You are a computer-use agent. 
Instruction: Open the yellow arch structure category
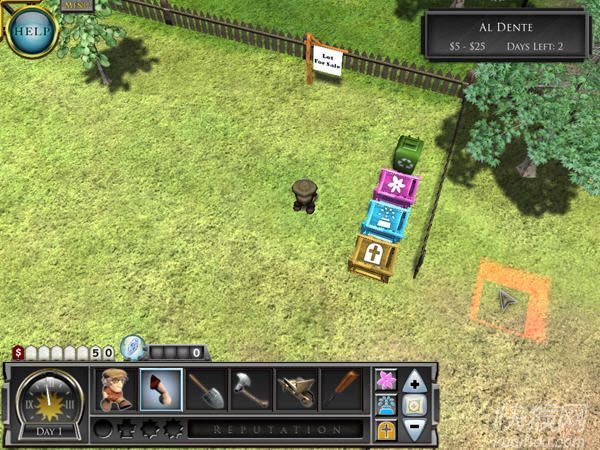(x=385, y=430)
